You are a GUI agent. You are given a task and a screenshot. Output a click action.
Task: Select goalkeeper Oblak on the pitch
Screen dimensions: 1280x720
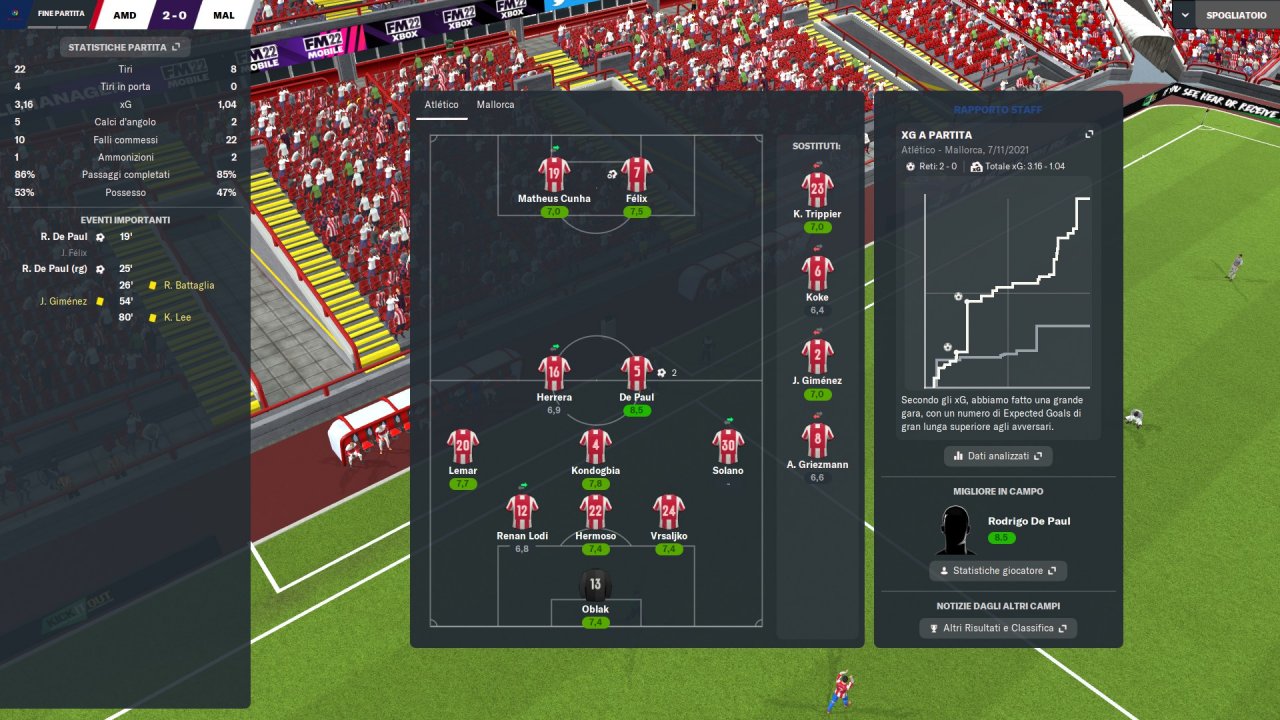coord(595,586)
